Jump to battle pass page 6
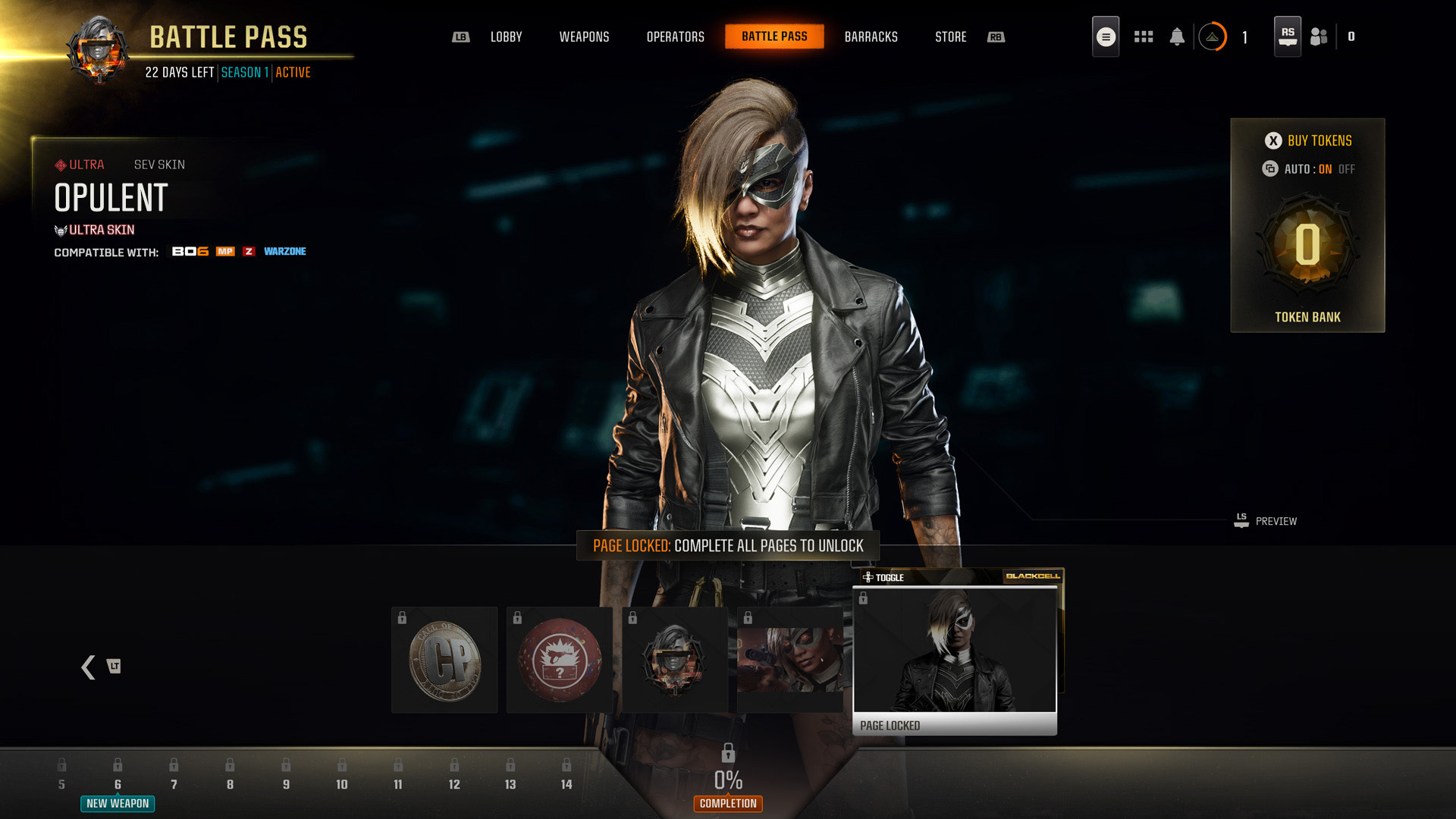 click(x=118, y=783)
